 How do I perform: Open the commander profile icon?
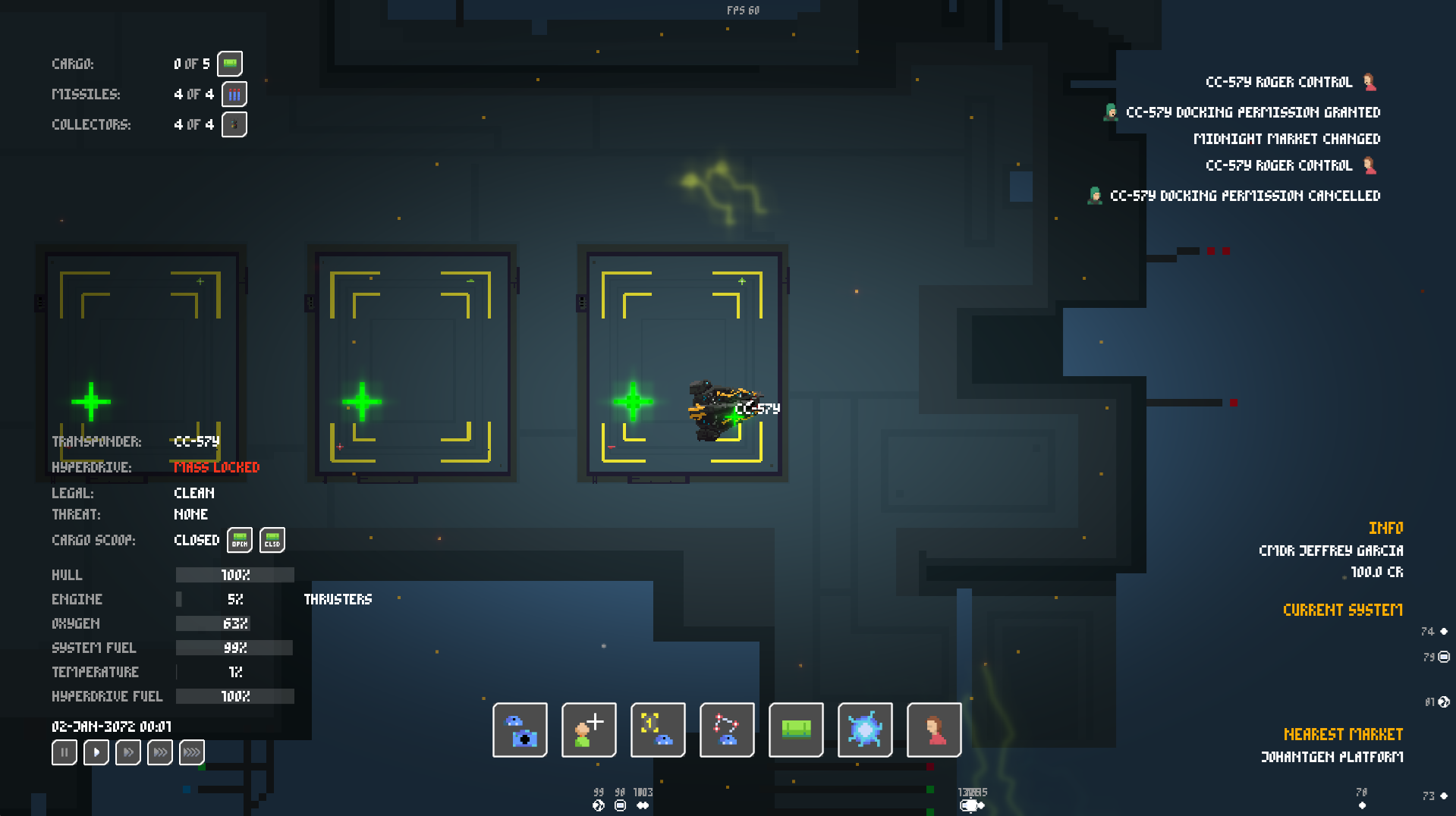click(x=933, y=730)
